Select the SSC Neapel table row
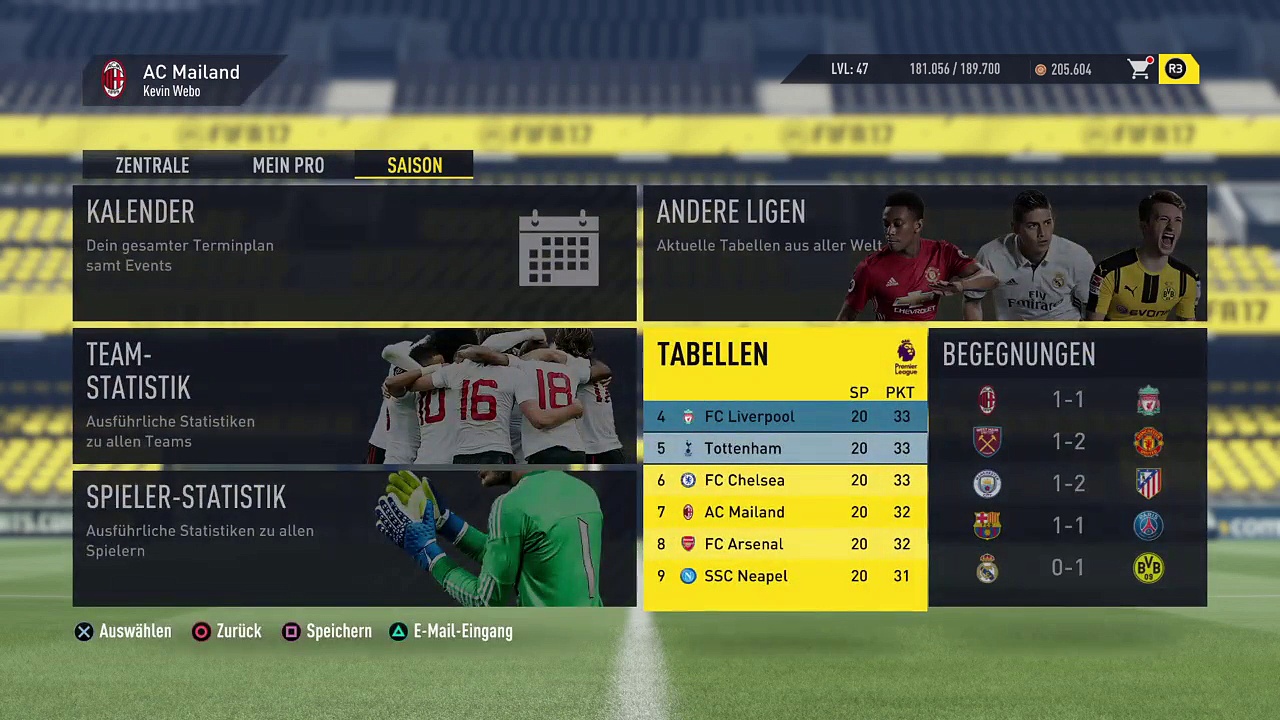The image size is (1280, 720). pos(784,577)
